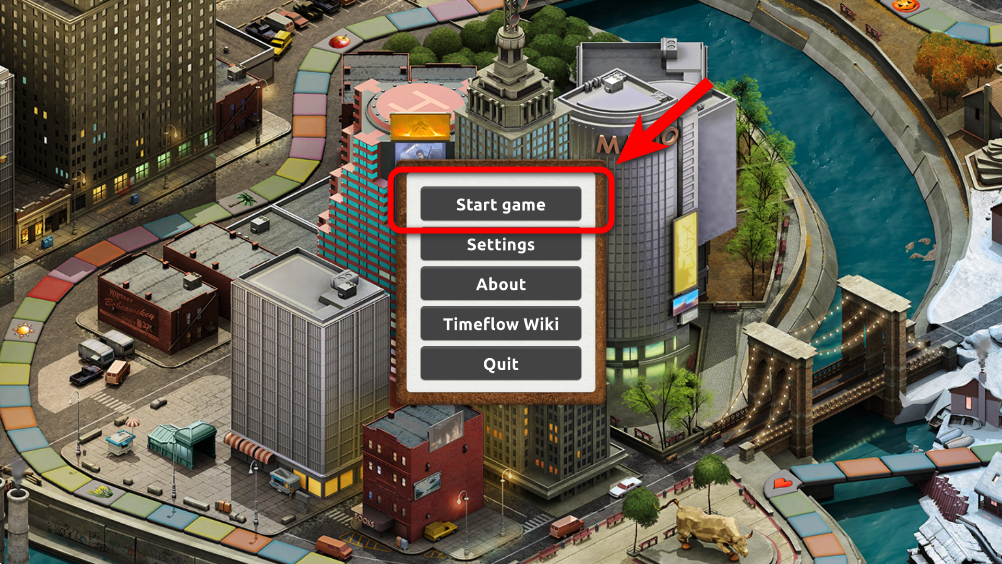Open the Settings menu

500,245
